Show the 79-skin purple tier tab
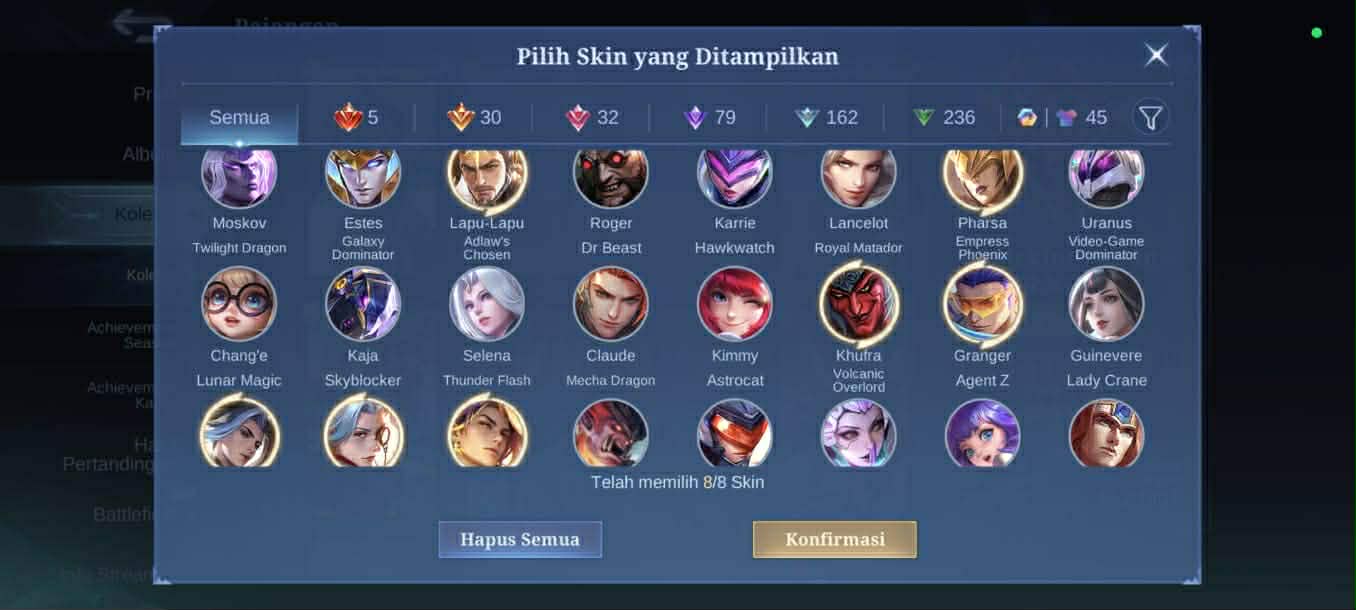The image size is (1356, 610). 709,118
